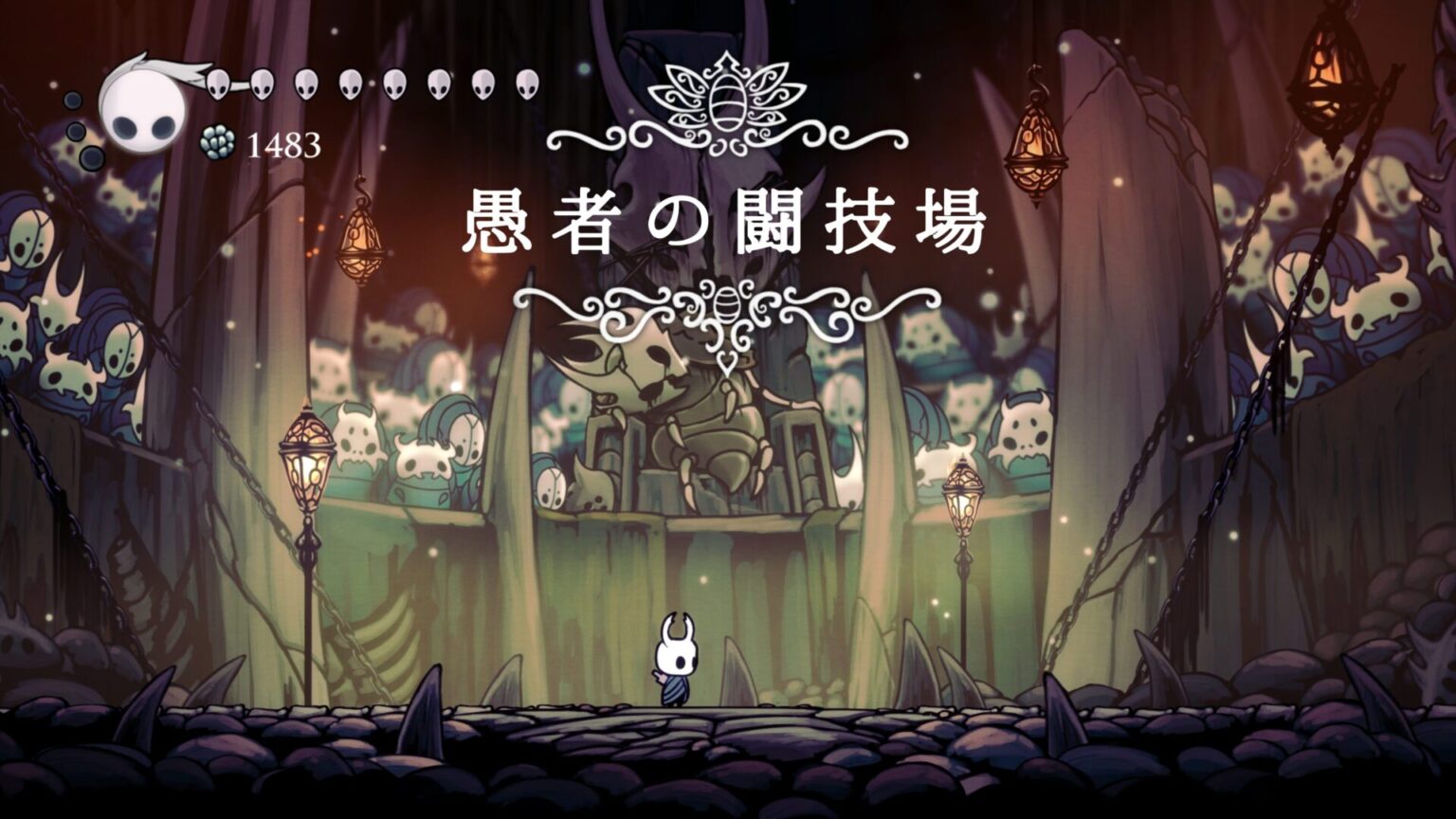Select the geo cluster icon beside 1483
Screen dimensions: 1456x819
point(216,142)
